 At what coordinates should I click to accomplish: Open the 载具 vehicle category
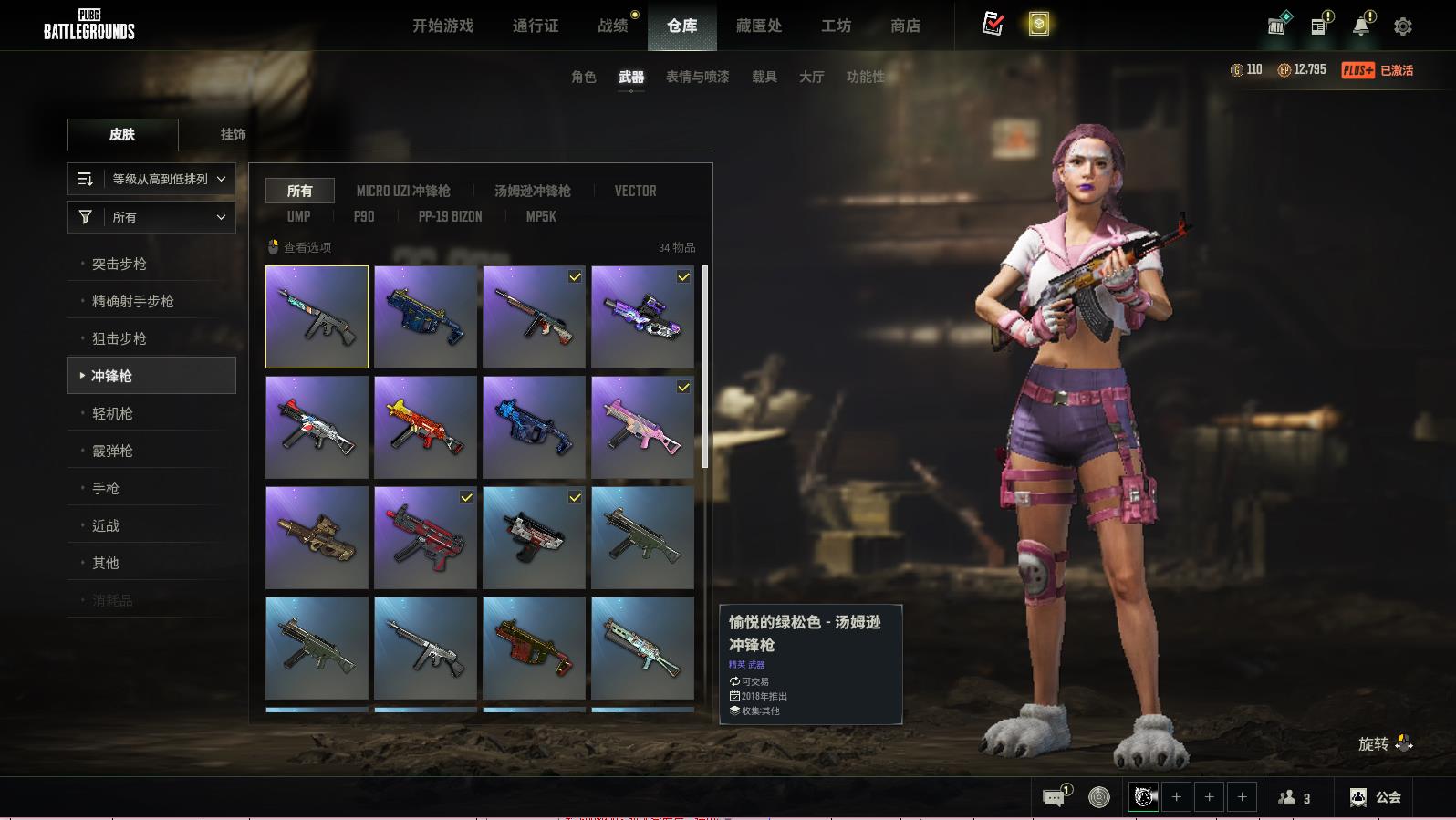(764, 77)
